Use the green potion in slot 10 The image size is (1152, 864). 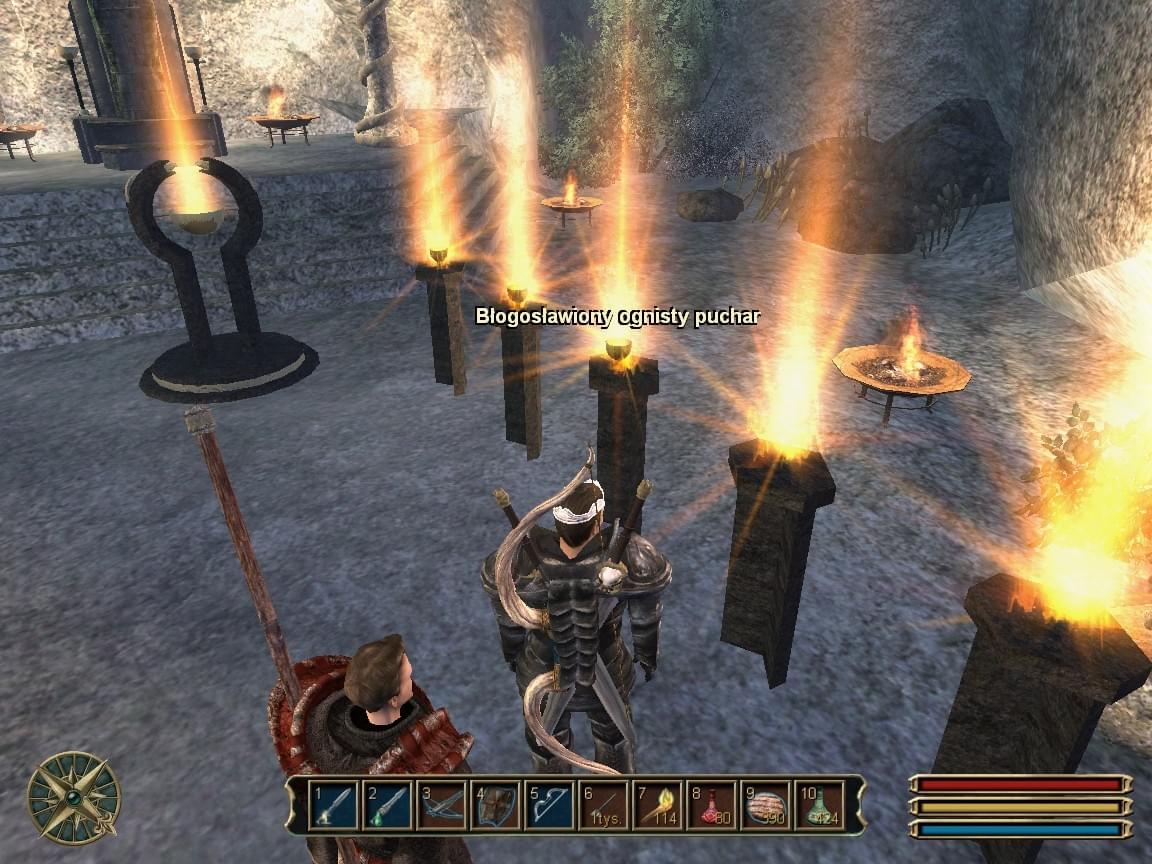[820, 805]
